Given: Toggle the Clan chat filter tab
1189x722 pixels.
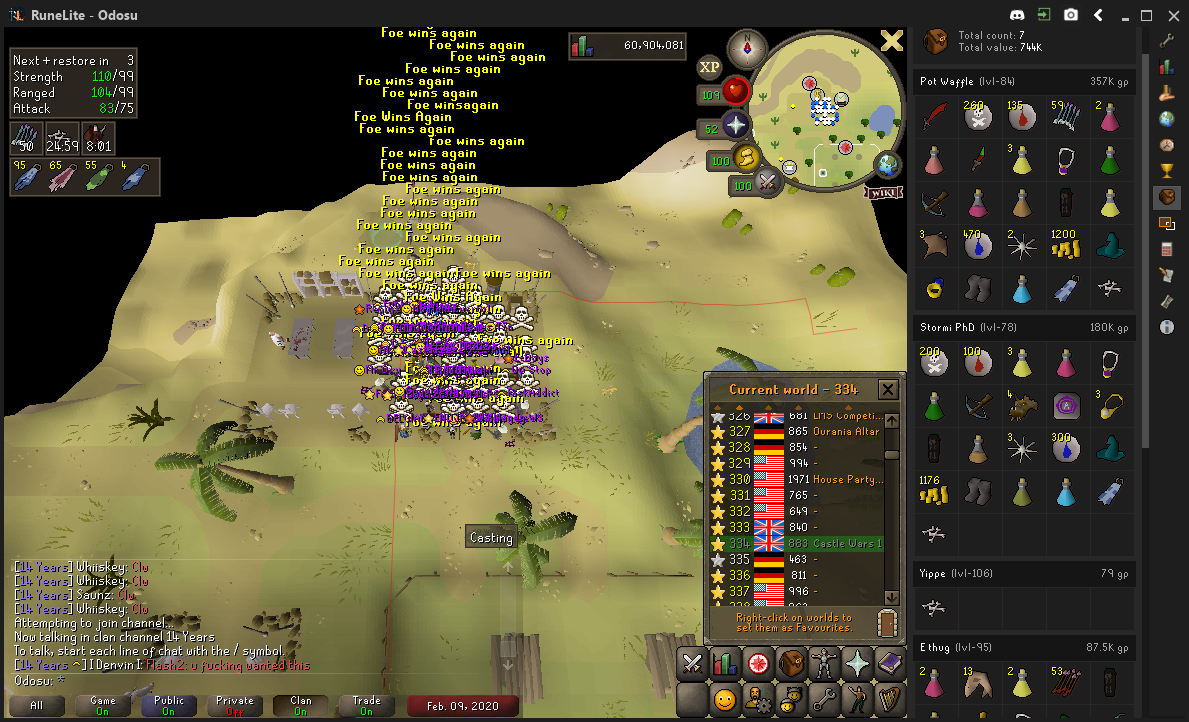Looking at the screenshot, I should pyautogui.click(x=300, y=706).
